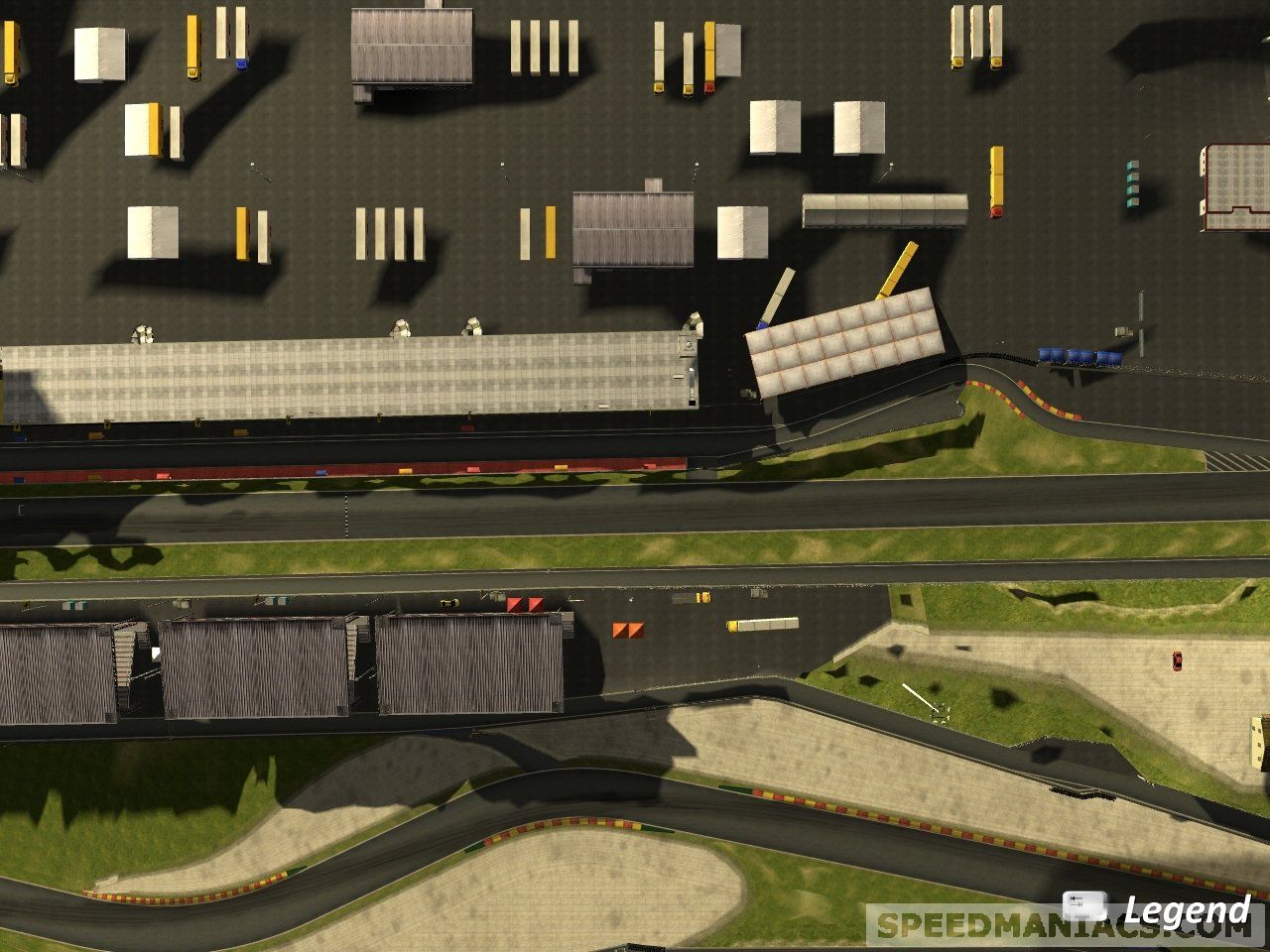Screen dimensions: 1270x952
Task: Open the map Legend
Action: [x=1157, y=908]
